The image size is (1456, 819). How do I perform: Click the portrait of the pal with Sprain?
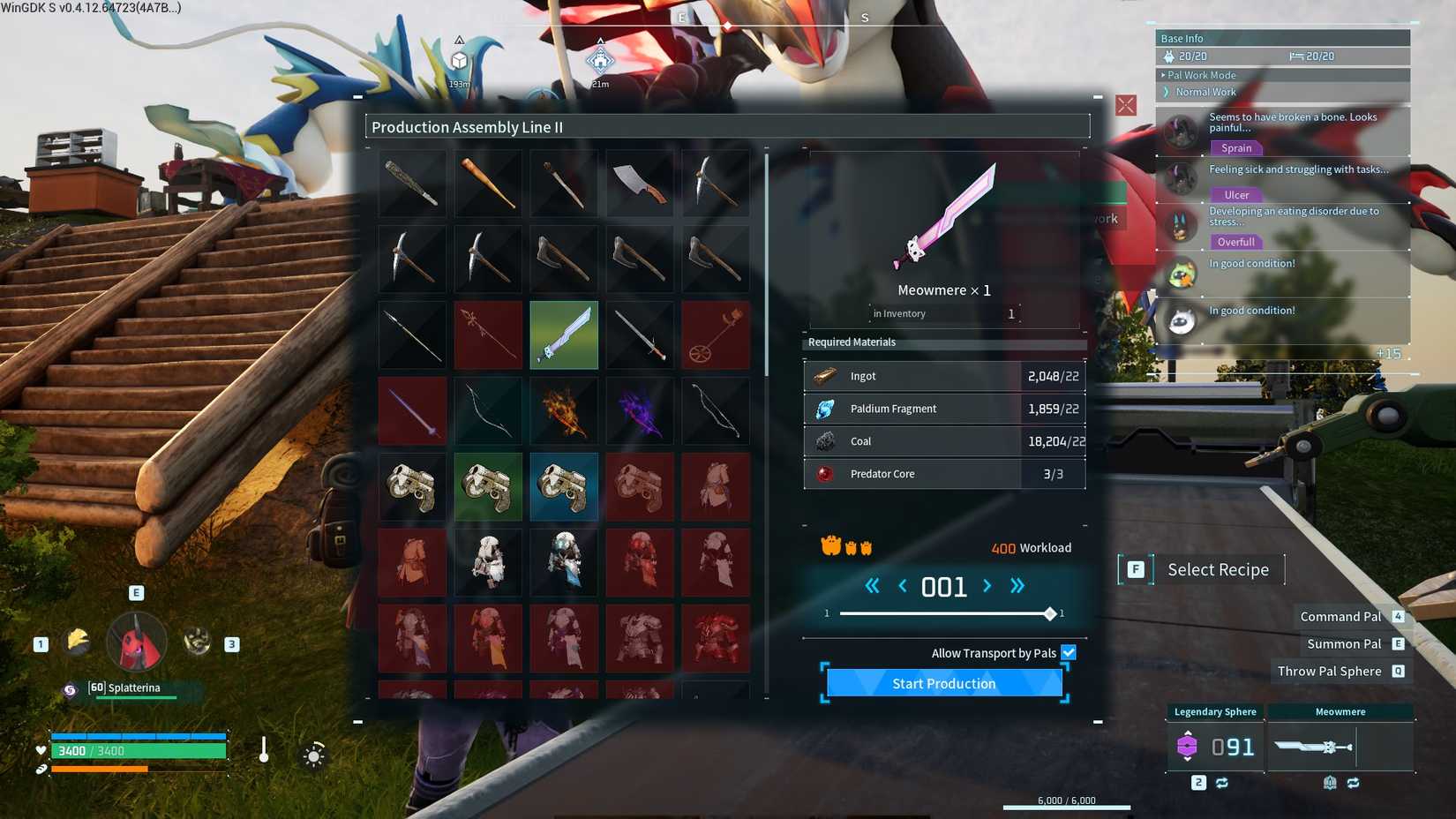tap(1181, 132)
